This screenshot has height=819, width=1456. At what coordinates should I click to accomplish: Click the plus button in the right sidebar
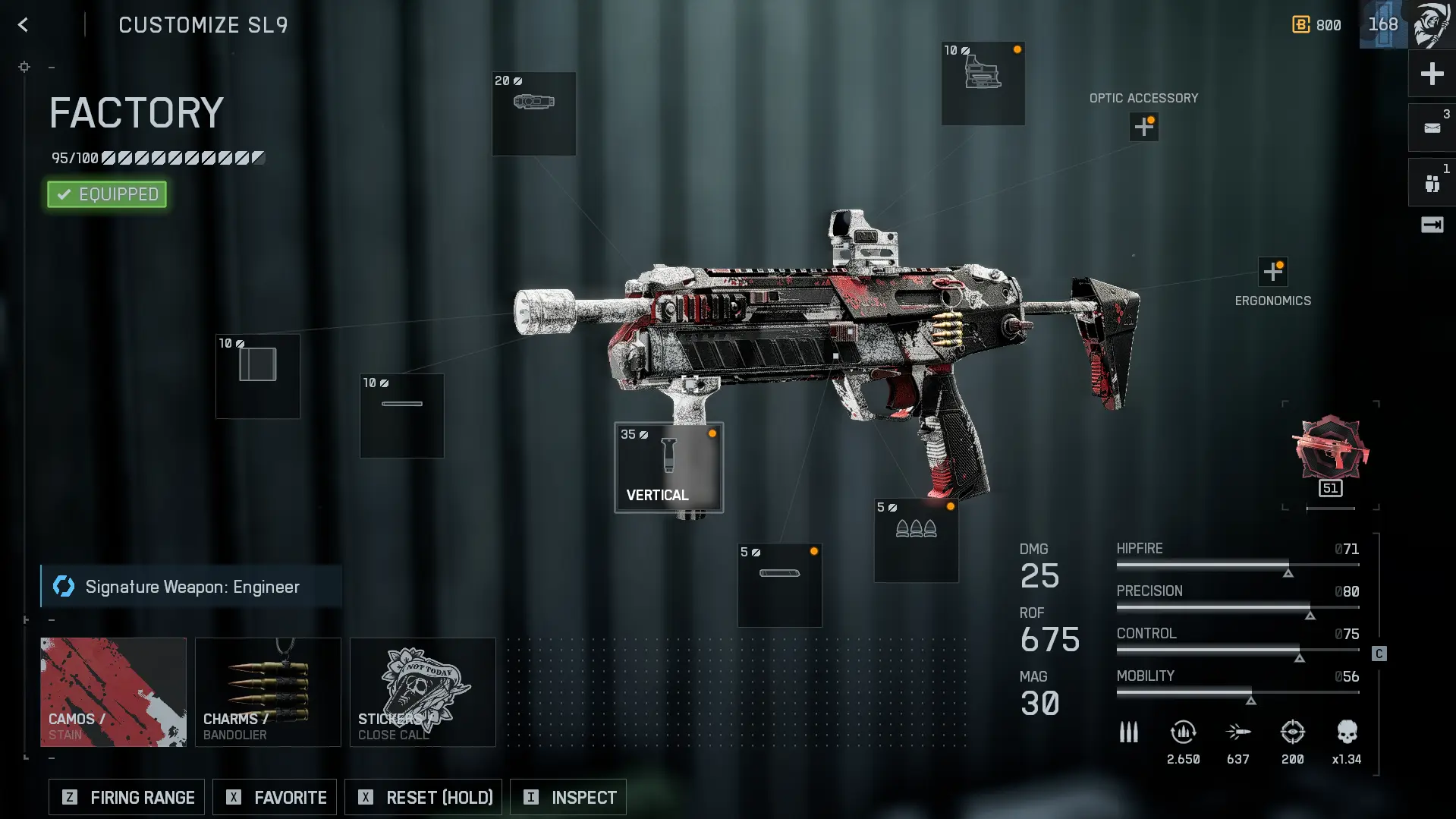pyautogui.click(x=1432, y=74)
